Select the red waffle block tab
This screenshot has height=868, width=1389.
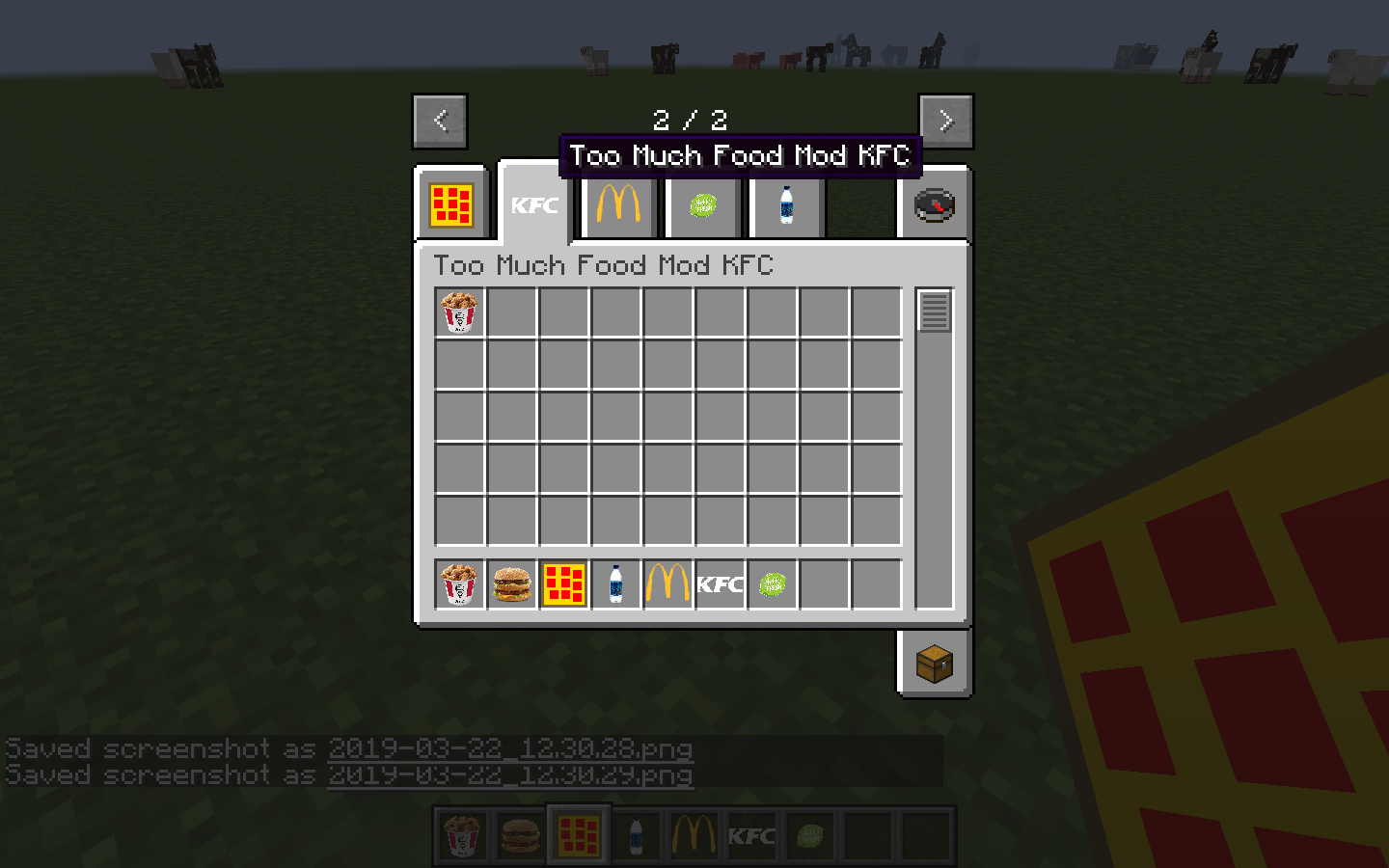(x=453, y=205)
